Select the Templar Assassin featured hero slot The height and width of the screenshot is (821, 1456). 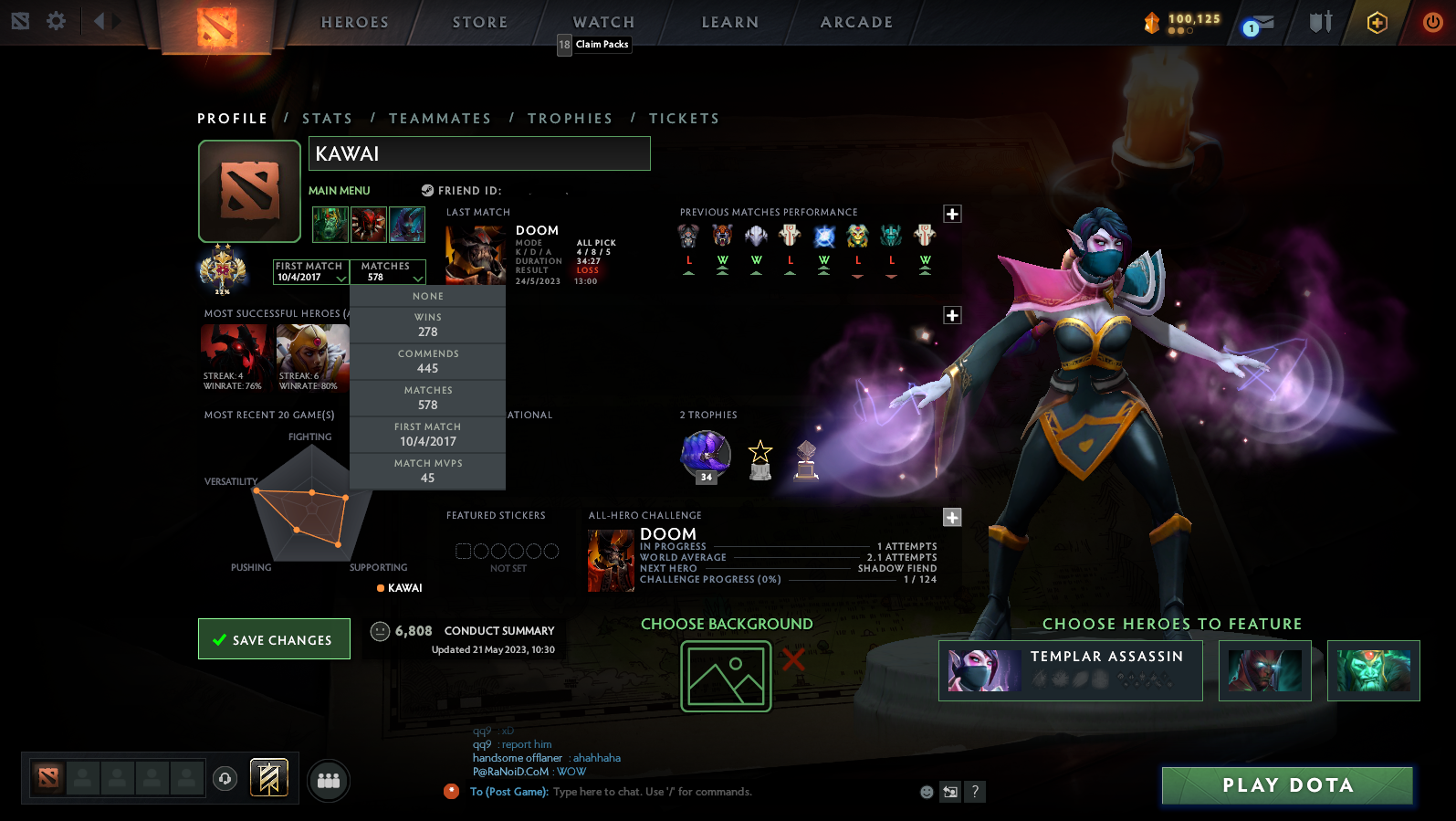tap(1070, 670)
